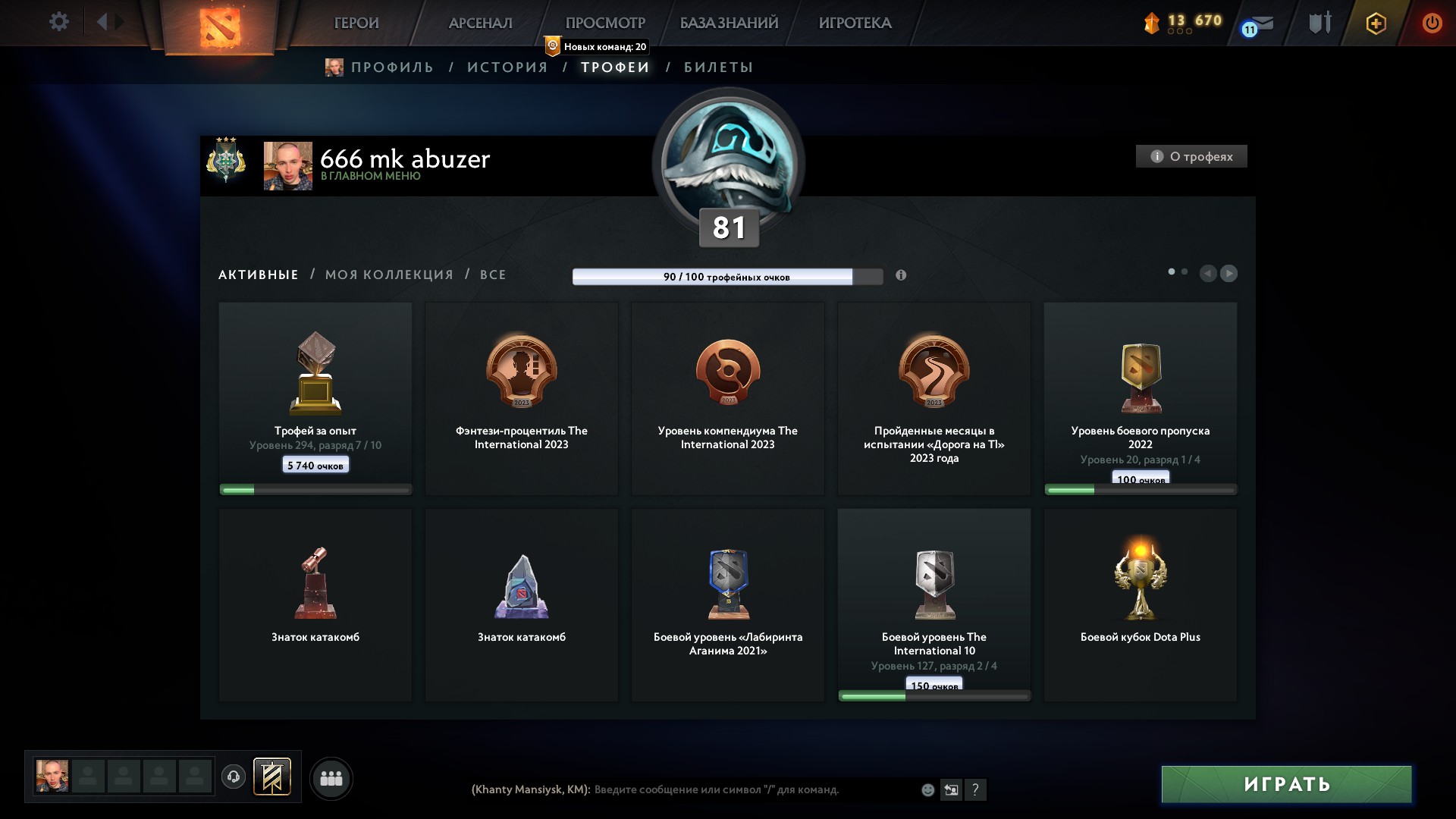Quit the game with the power button
Image resolution: width=1456 pixels, height=819 pixels.
[1432, 23]
